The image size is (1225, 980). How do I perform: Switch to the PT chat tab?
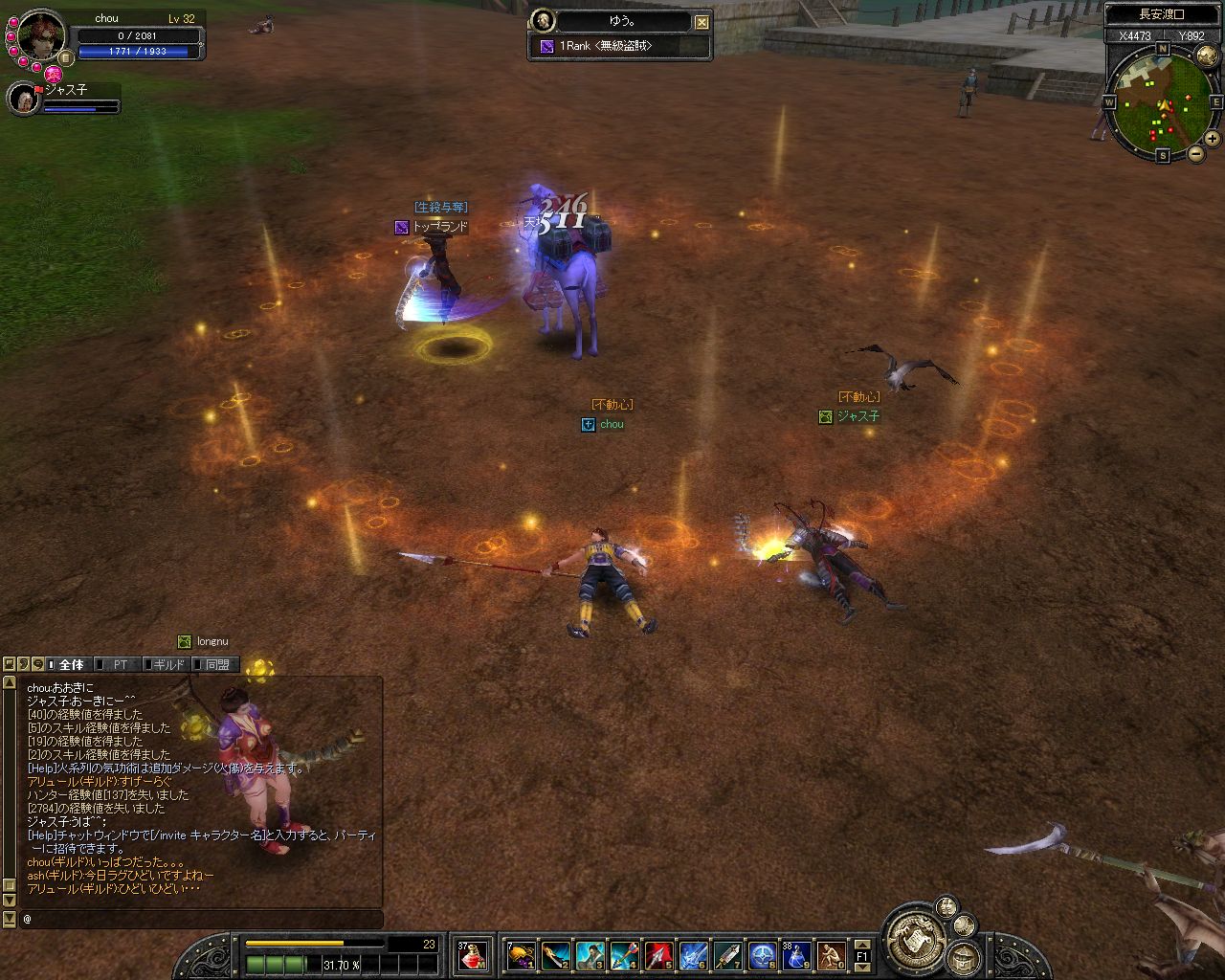point(119,664)
